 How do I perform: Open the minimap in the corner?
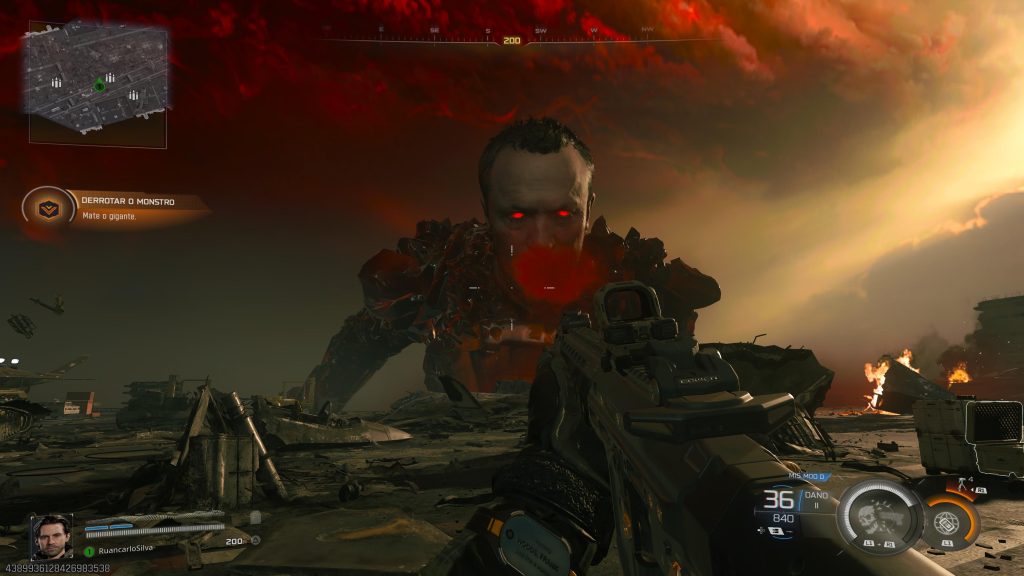coord(98,82)
